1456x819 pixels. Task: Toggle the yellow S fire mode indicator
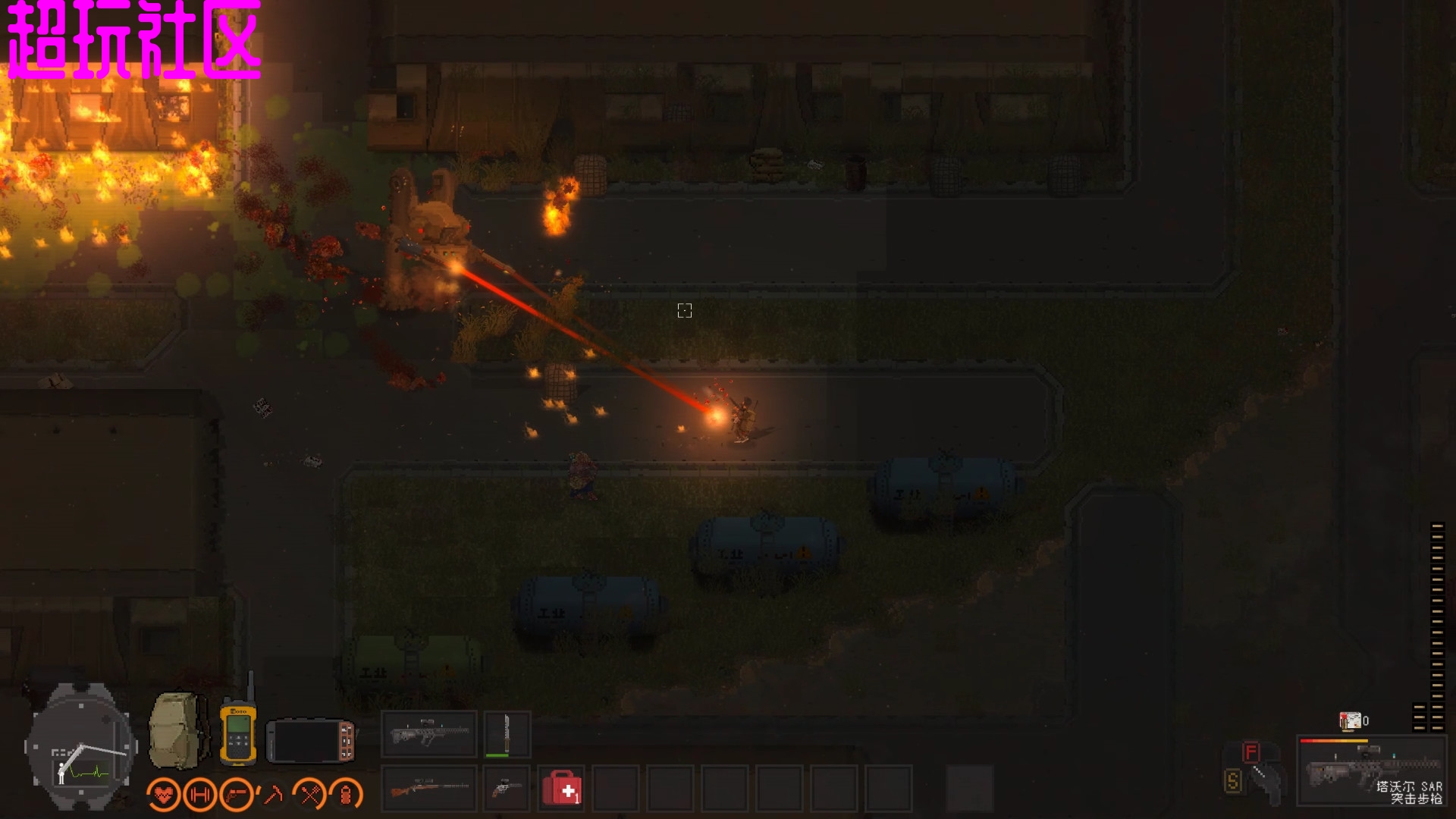1232,780
